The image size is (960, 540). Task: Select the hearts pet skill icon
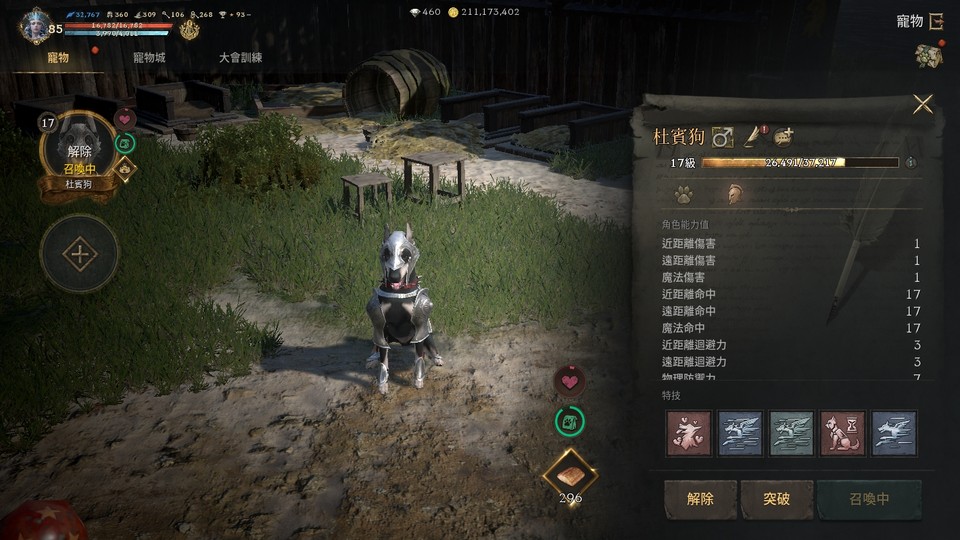pyautogui.click(x=688, y=433)
